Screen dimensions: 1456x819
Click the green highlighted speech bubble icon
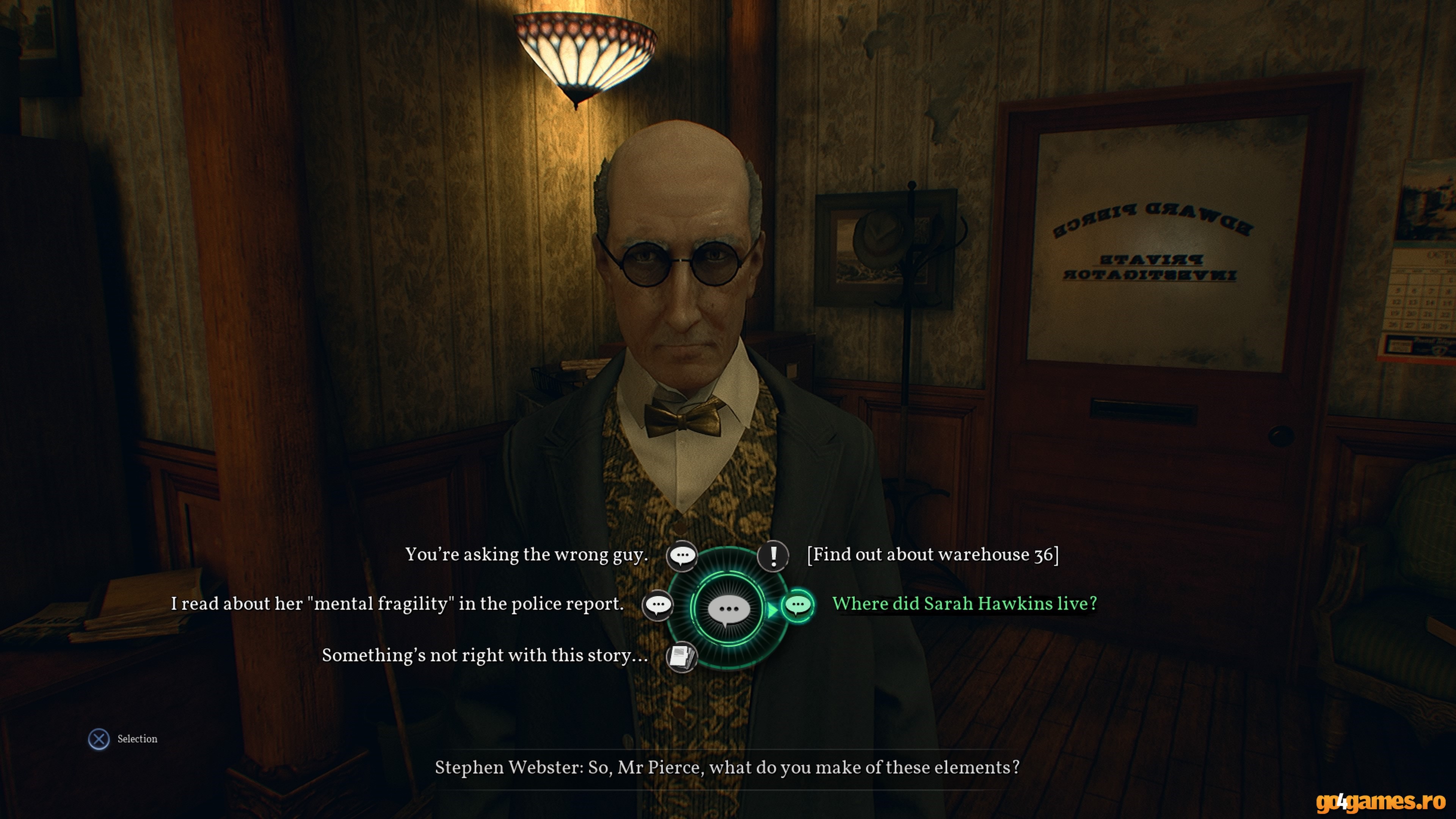(x=797, y=606)
